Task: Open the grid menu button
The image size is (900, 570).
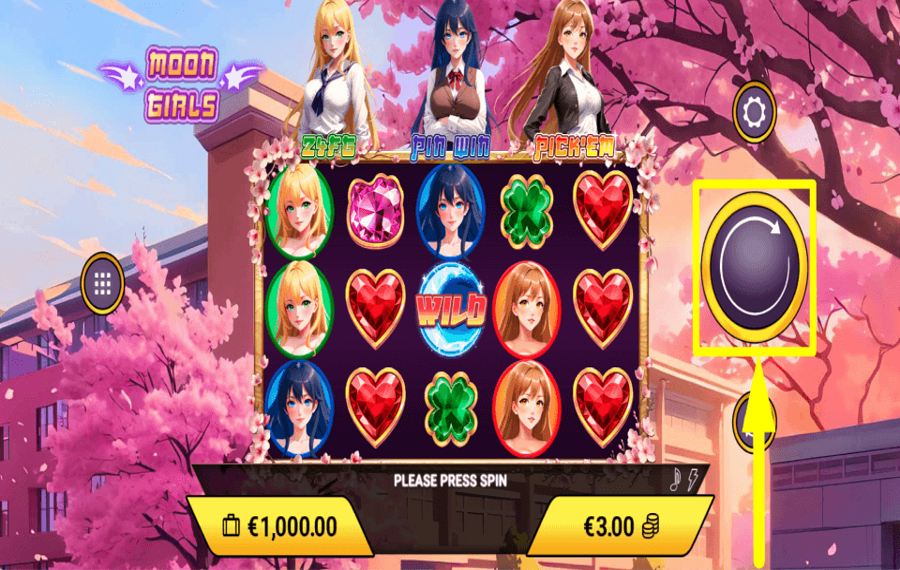Action: coord(102,283)
